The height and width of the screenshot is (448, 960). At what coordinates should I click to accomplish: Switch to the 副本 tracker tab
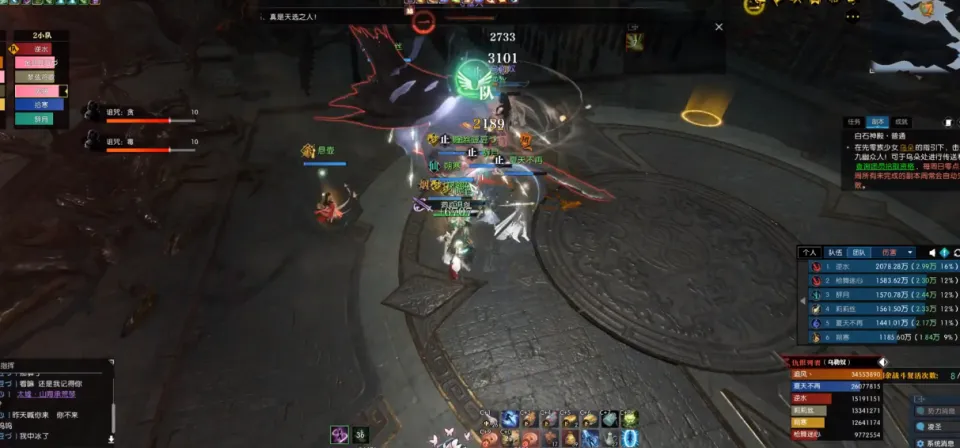[877, 122]
